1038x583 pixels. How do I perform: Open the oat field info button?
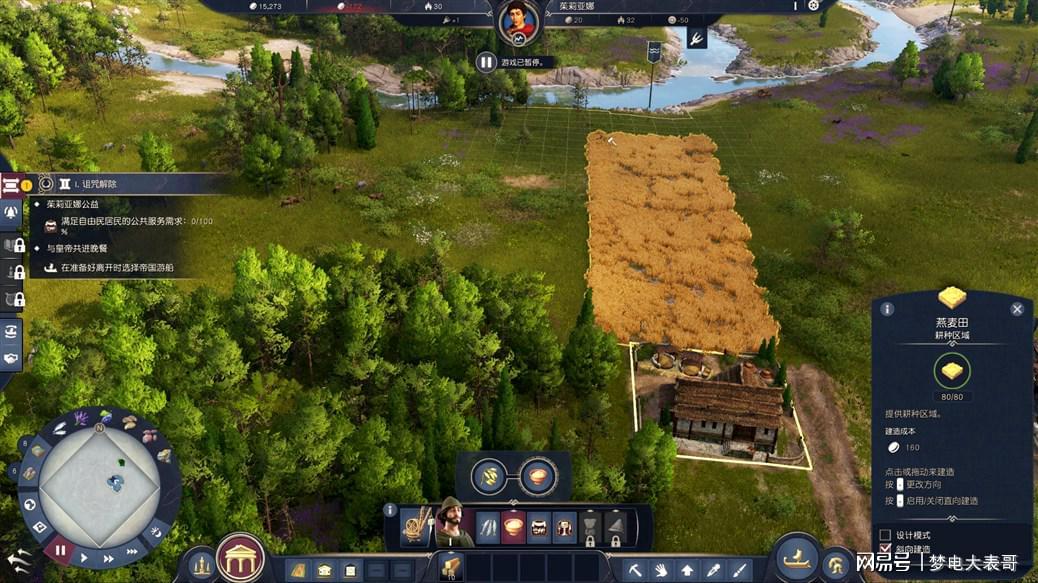pos(887,309)
